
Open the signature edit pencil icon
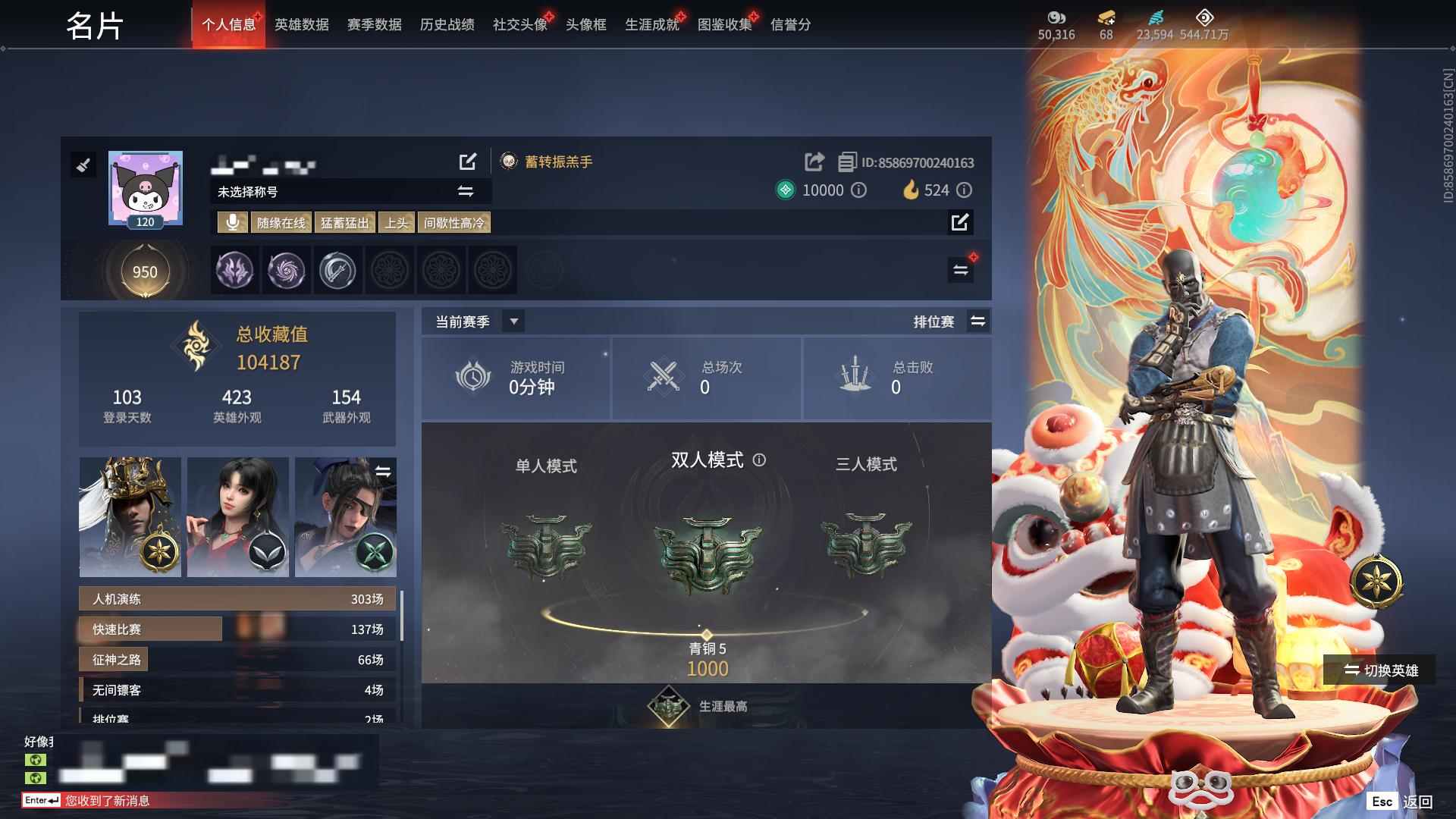[x=961, y=223]
